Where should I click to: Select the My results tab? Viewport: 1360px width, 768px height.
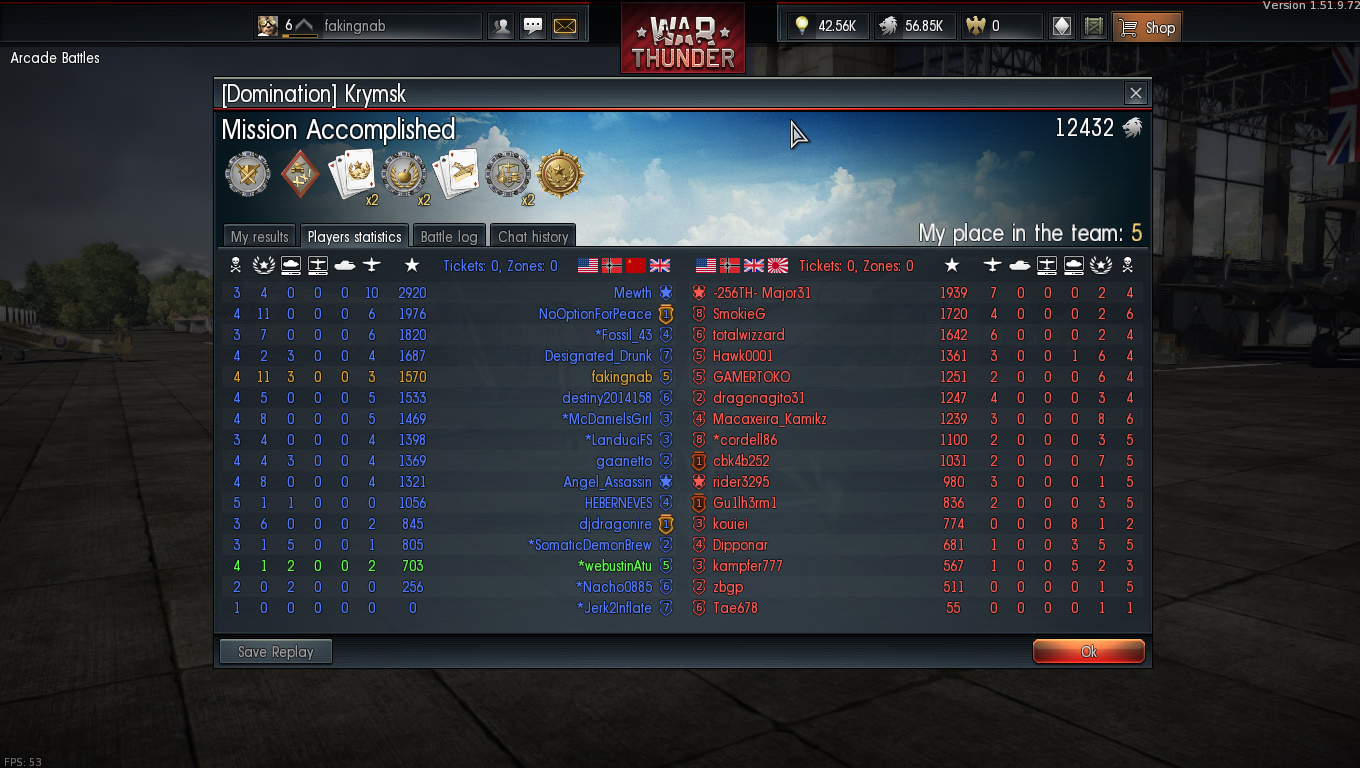(x=259, y=236)
